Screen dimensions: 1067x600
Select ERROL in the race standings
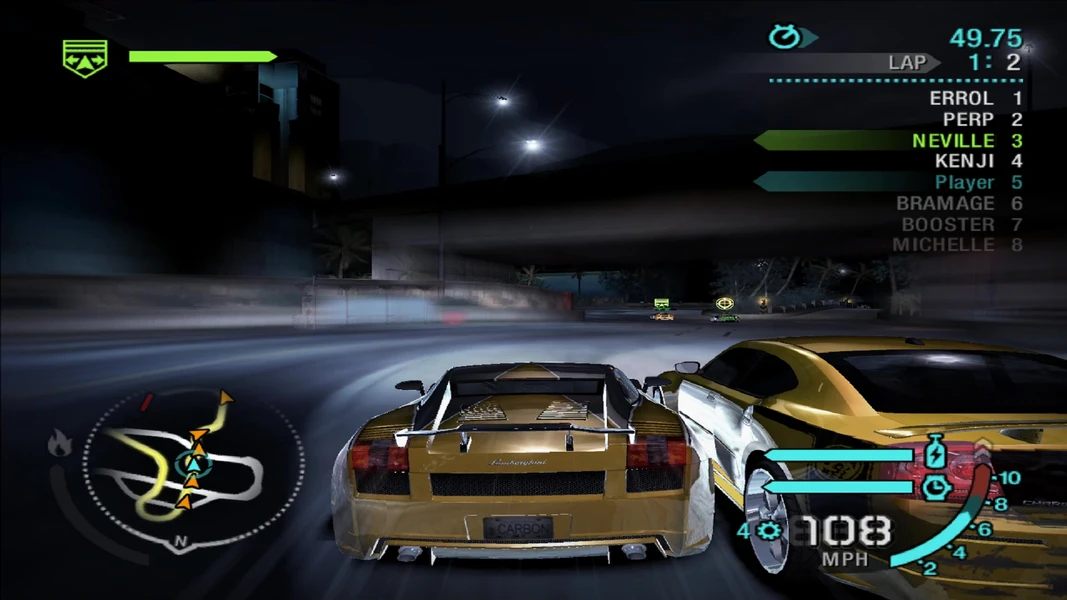(x=961, y=98)
